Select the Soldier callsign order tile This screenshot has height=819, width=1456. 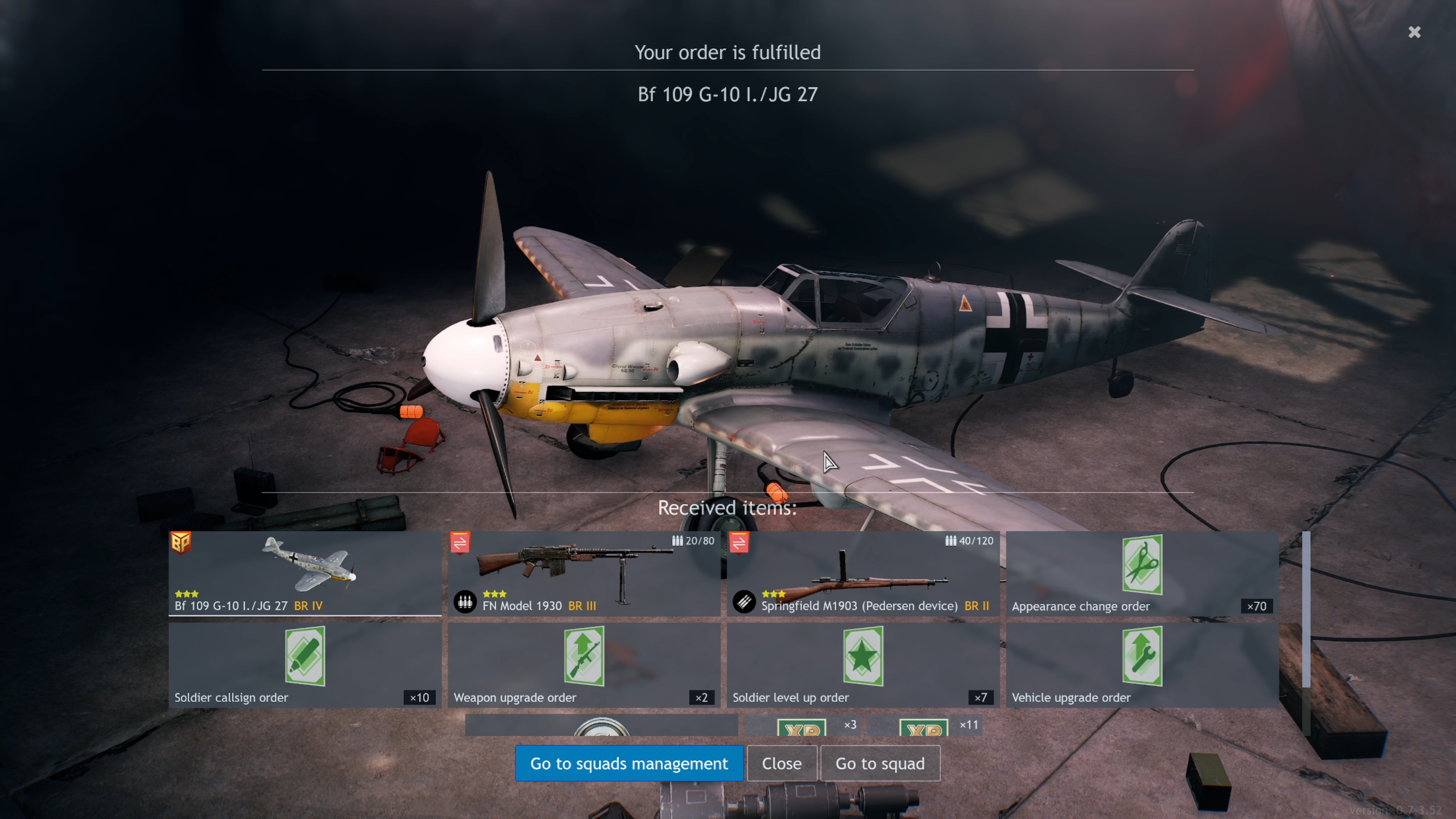tap(304, 665)
